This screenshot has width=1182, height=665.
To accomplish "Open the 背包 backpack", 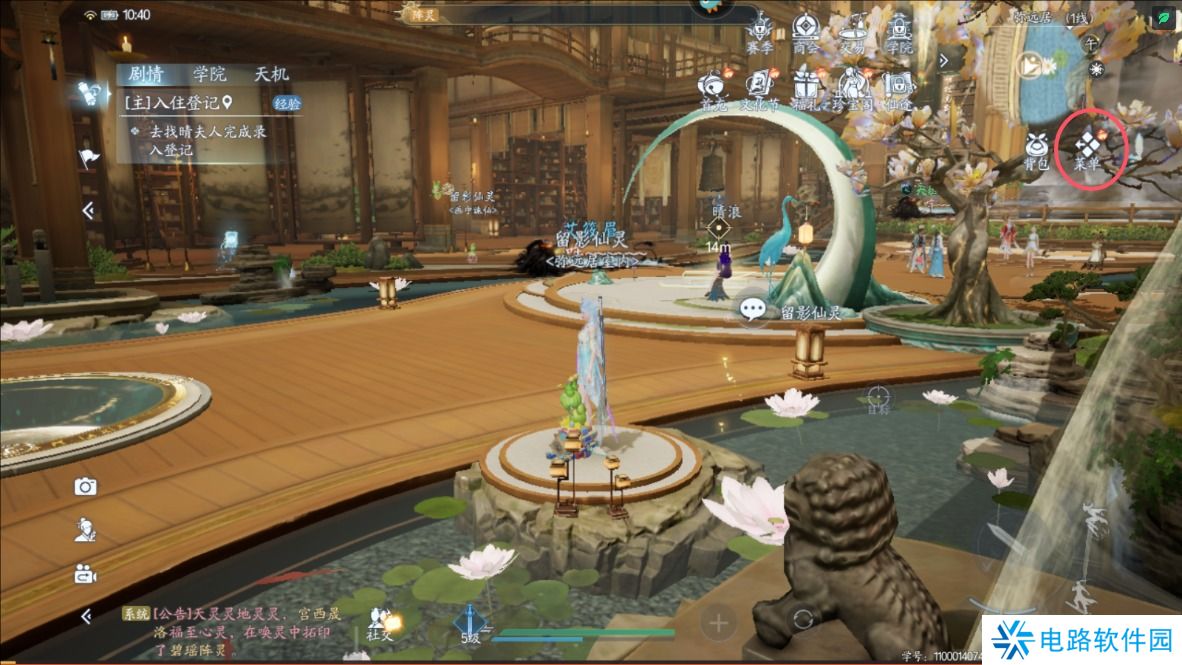I will (x=1036, y=150).
